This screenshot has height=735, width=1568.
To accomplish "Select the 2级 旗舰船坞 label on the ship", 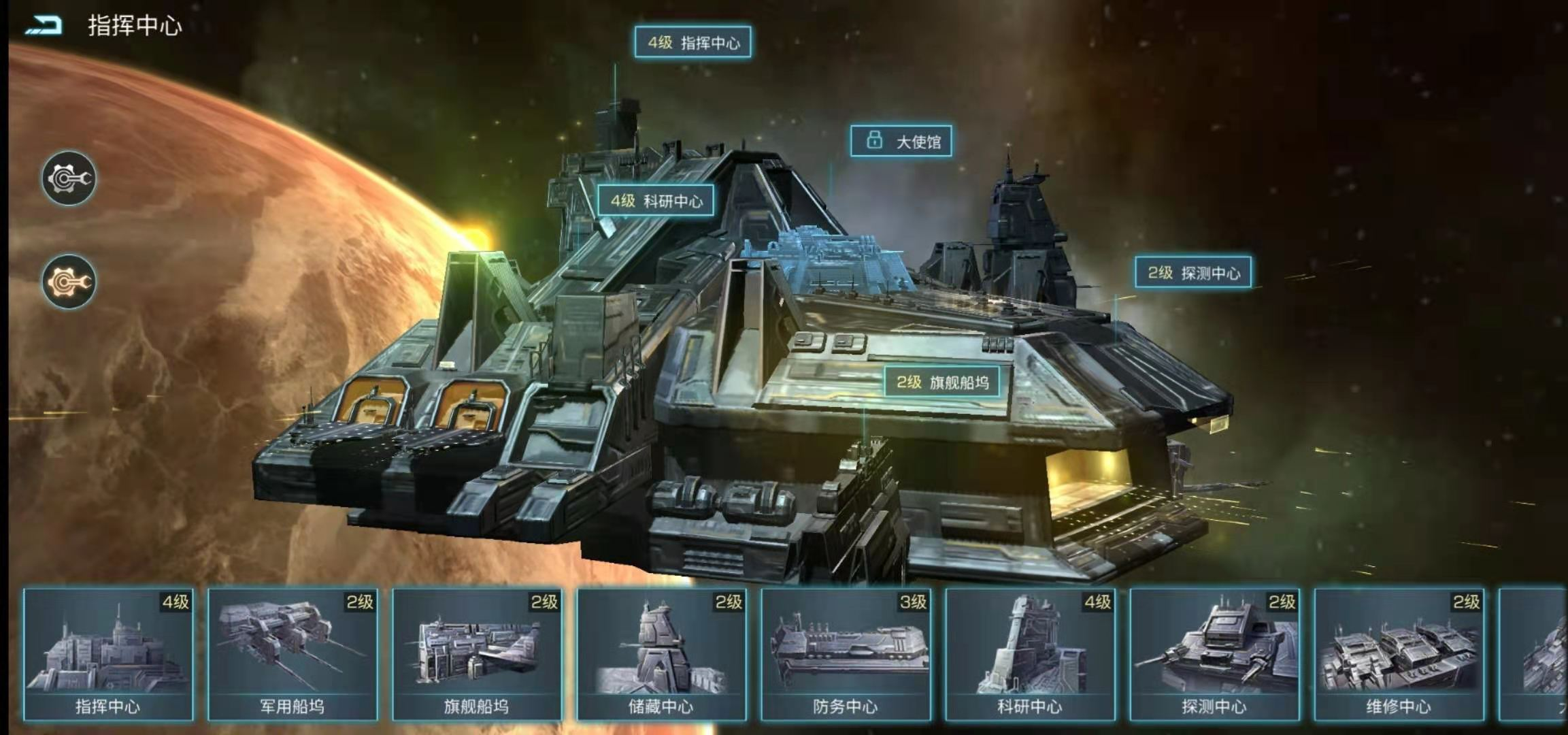I will [942, 382].
